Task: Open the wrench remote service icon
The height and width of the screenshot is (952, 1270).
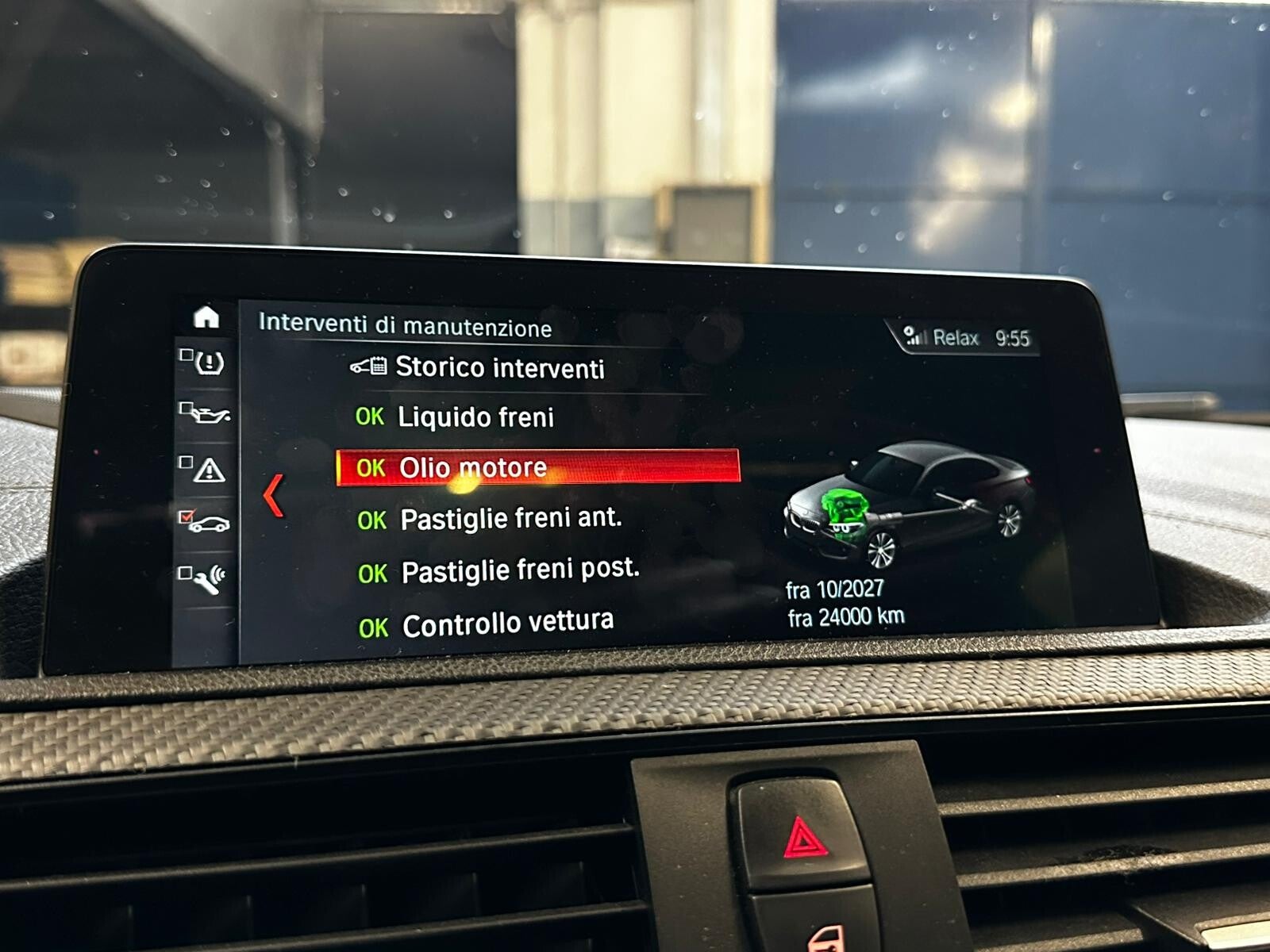Action: (x=208, y=579)
